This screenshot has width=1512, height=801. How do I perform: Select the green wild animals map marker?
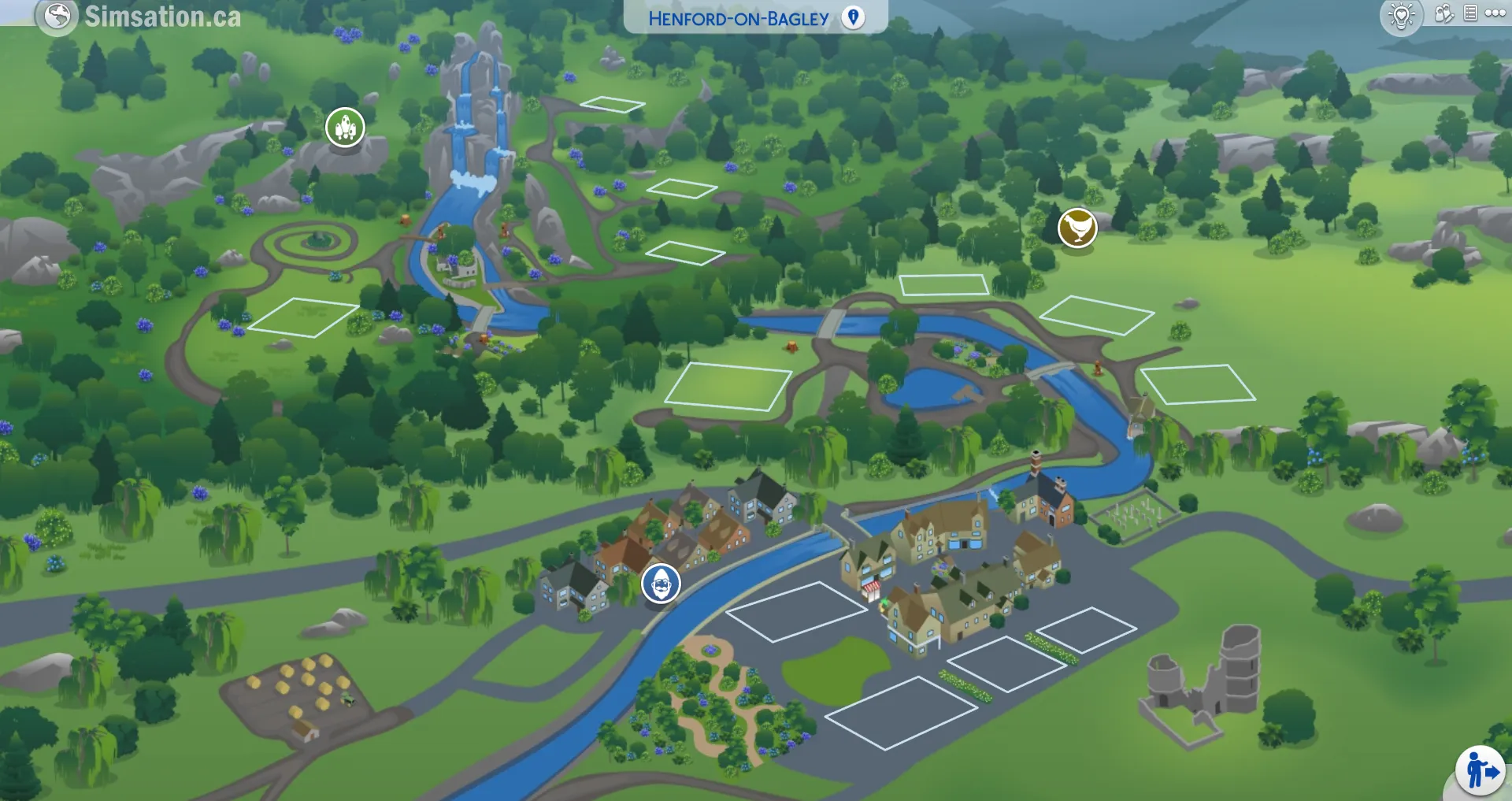(345, 127)
